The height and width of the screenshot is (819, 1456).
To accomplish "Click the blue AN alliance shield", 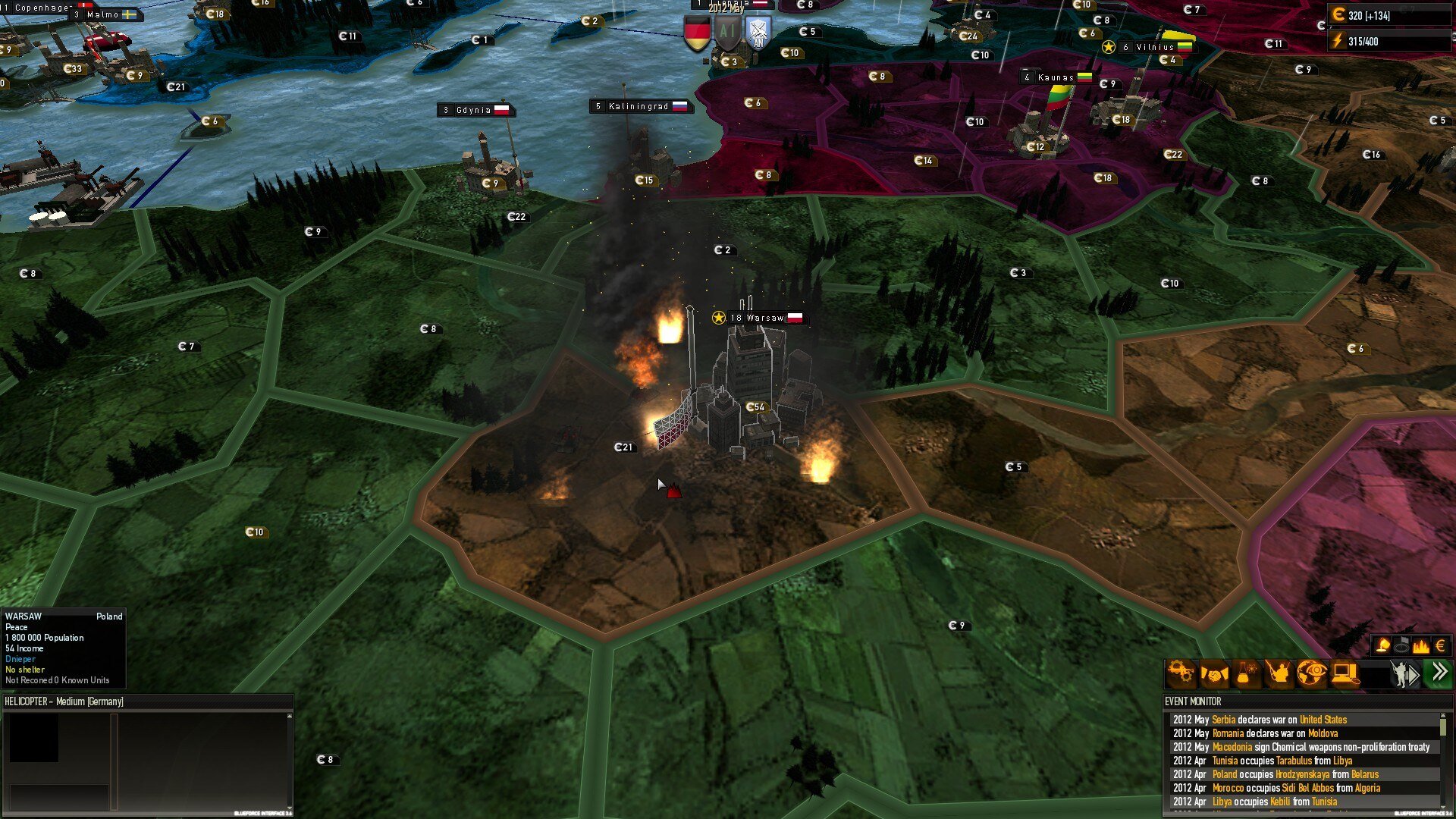I will 758,33.
